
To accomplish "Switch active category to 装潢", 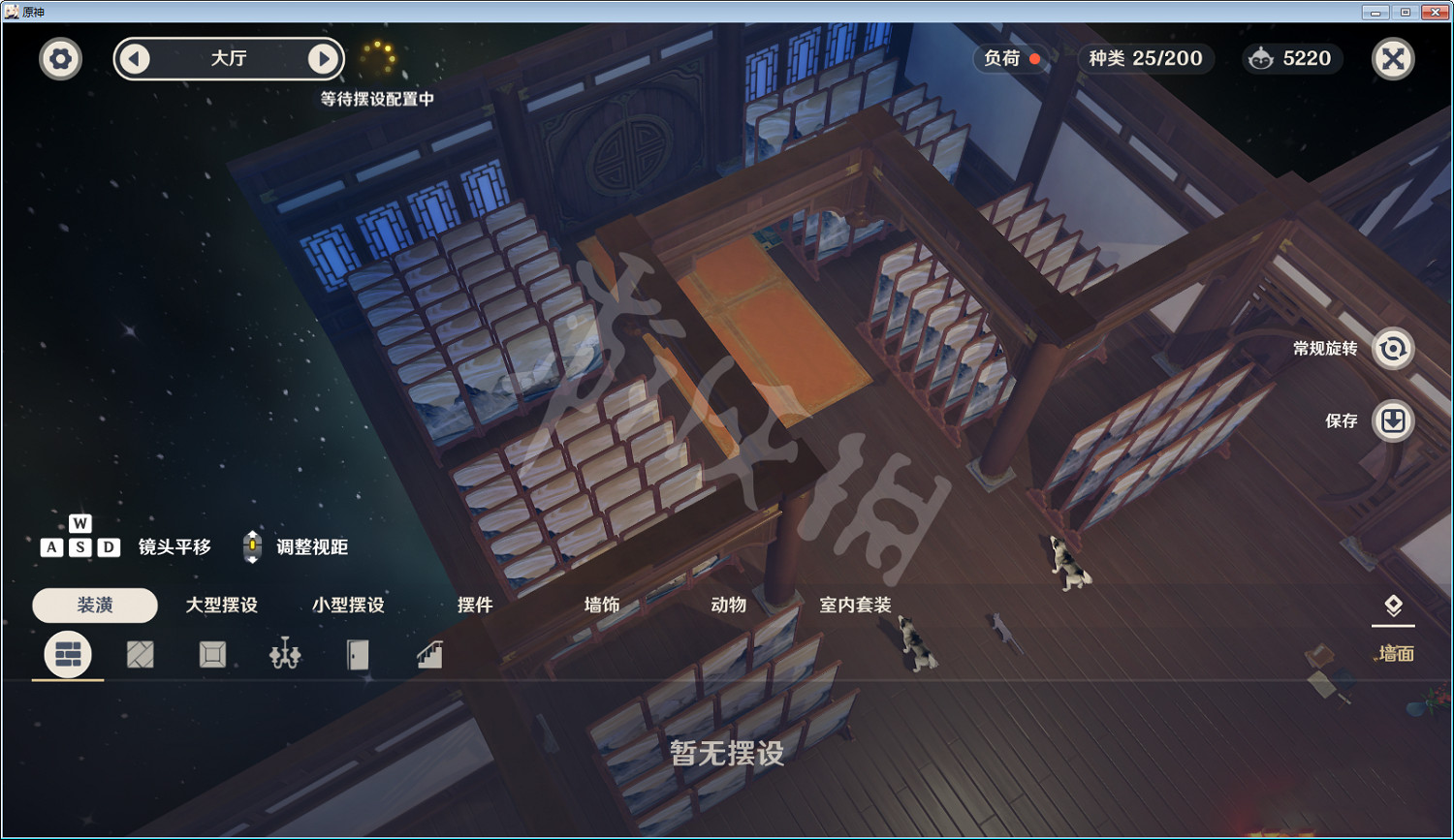I will pyautogui.click(x=94, y=605).
